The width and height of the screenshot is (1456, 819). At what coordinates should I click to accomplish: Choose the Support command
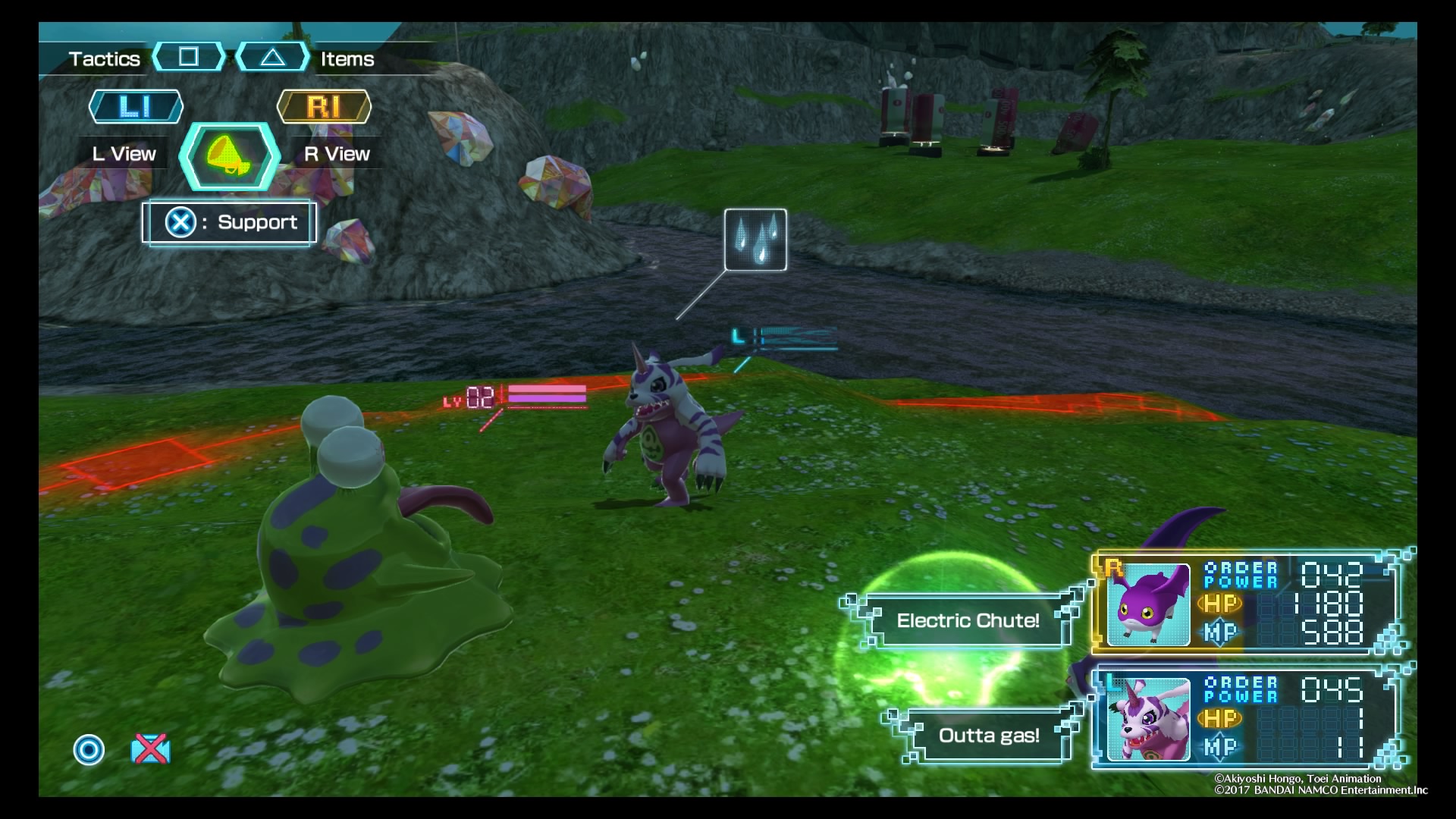tap(229, 222)
